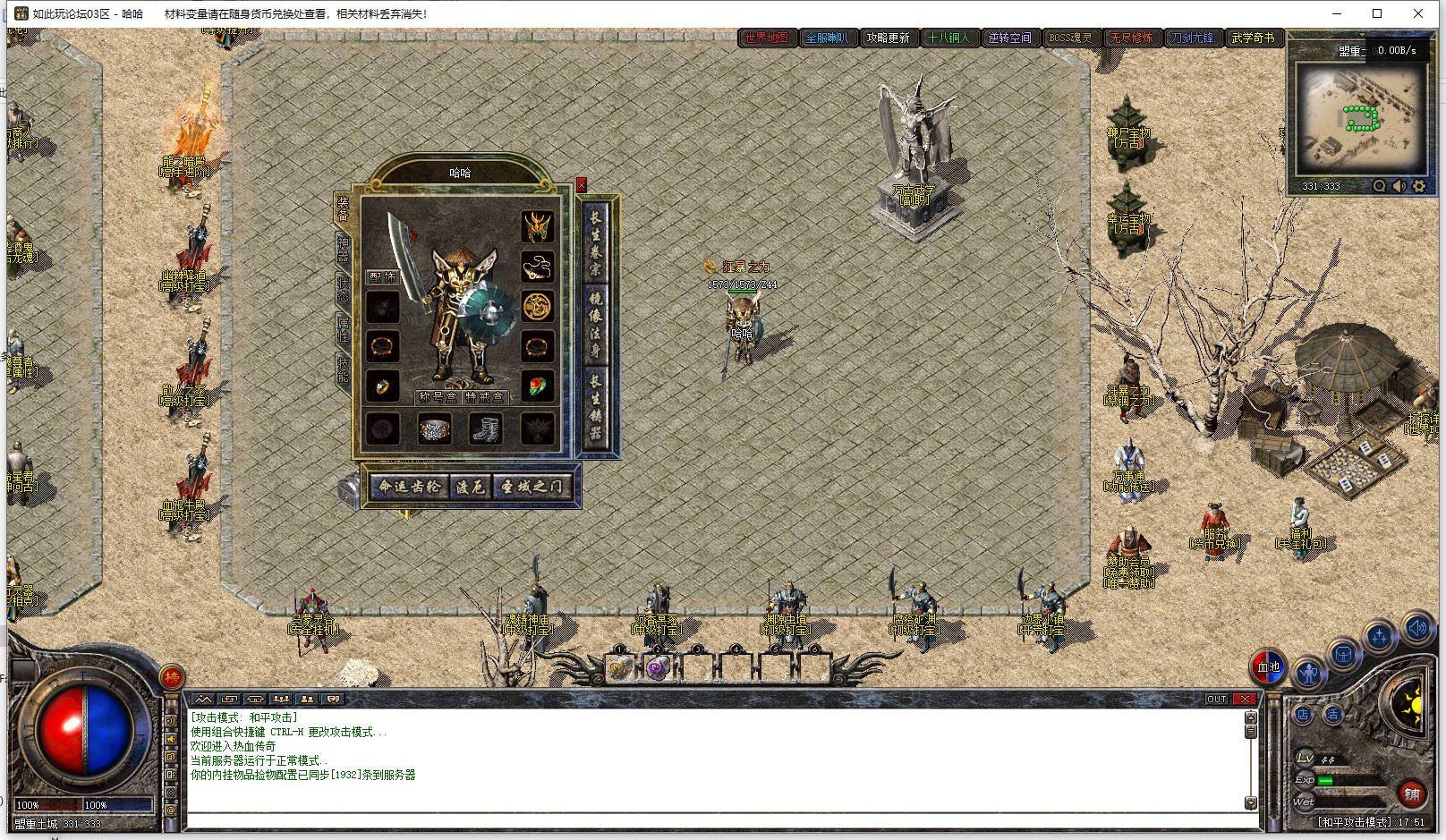This screenshot has width=1446, height=840.
Task: Open the 长生卷宗 side button
Action: point(595,243)
